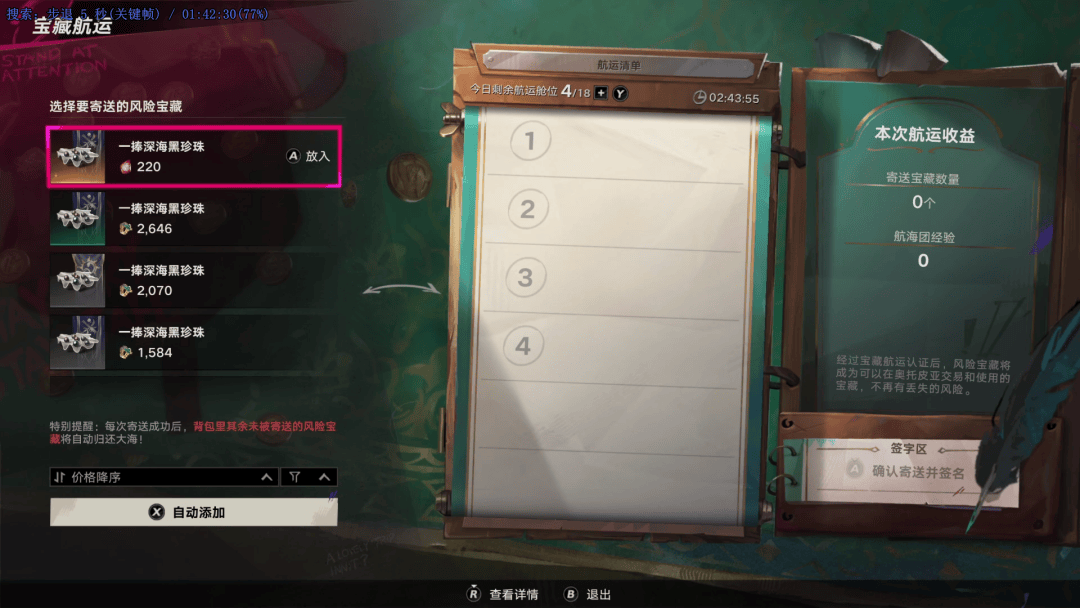Viewport: 1080px width, 608px height.
Task: Choose shipping manifest slot 2
Action: [x=613, y=210]
